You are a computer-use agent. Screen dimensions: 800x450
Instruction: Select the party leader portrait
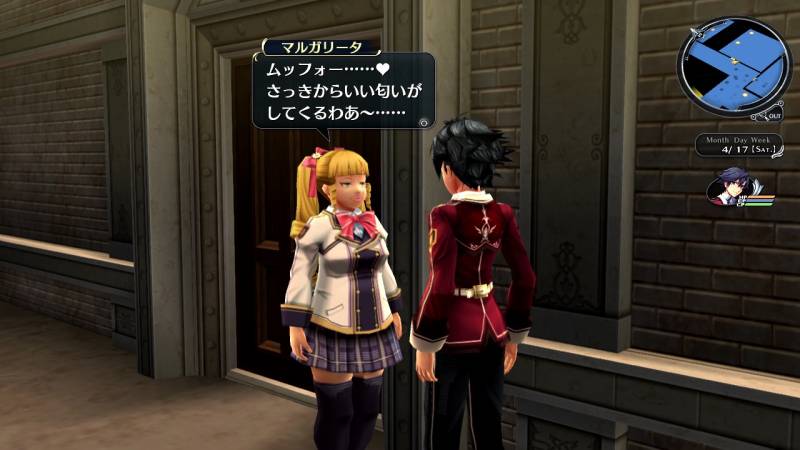coord(728,187)
